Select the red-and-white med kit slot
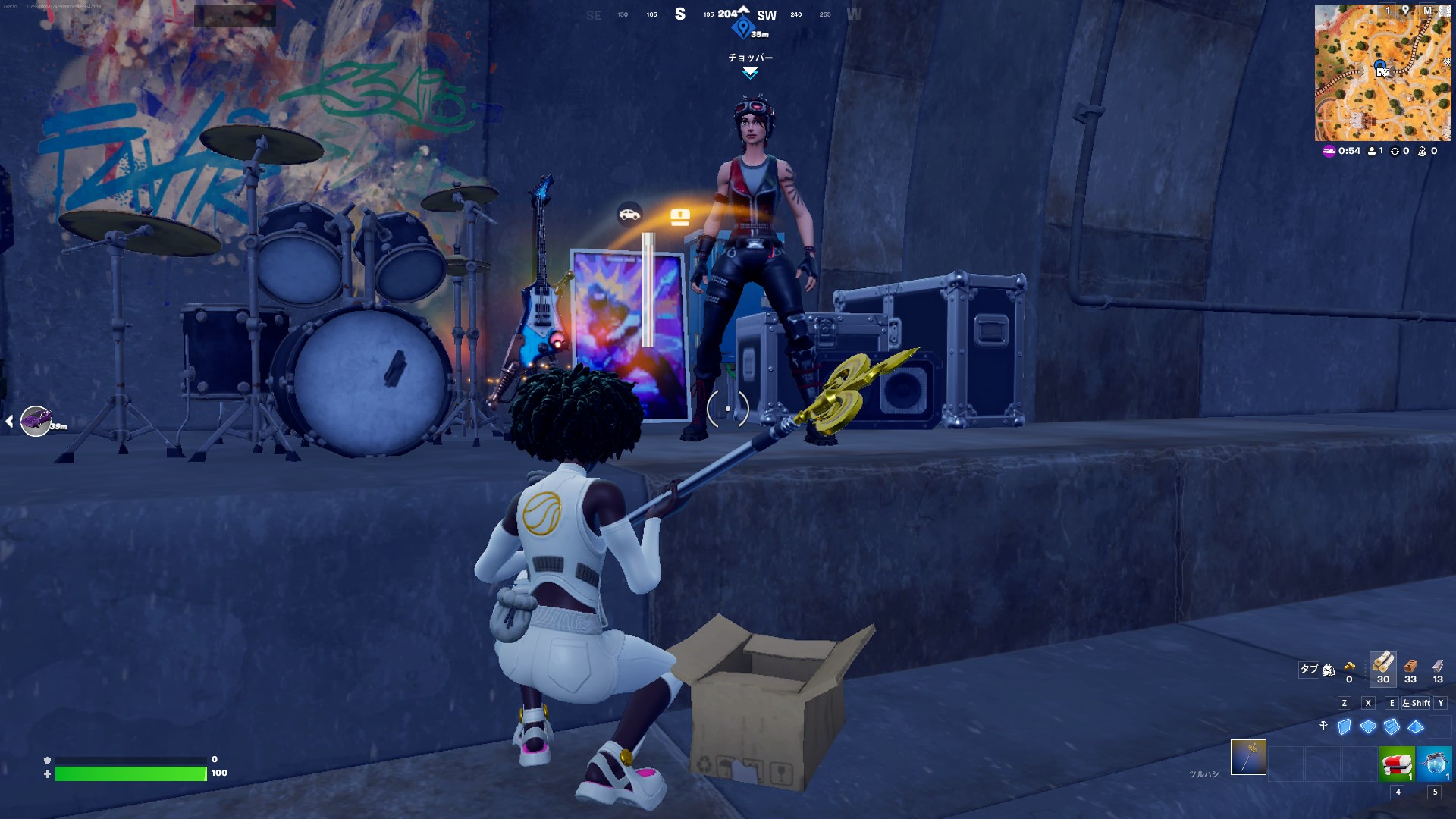Viewport: 1456px width, 819px height. [x=1397, y=763]
